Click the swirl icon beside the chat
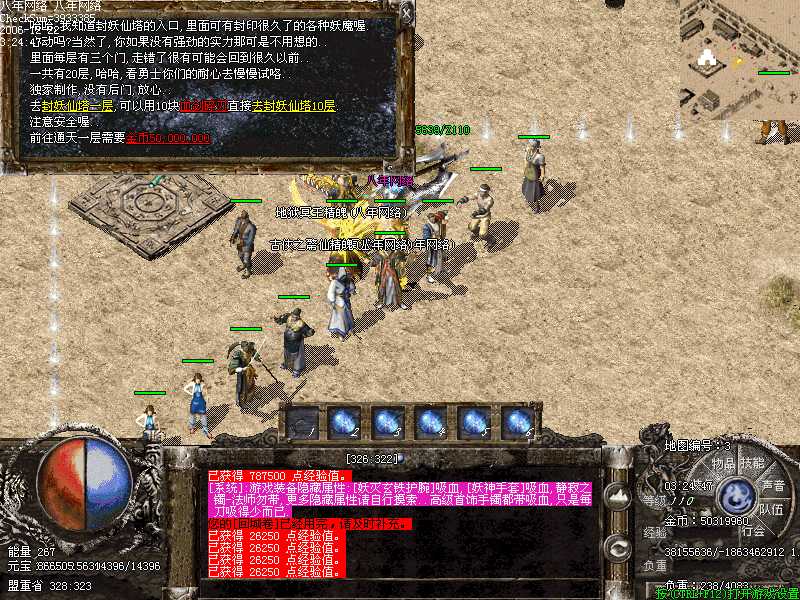Image resolution: width=800 pixels, height=600 pixels. pos(618,547)
